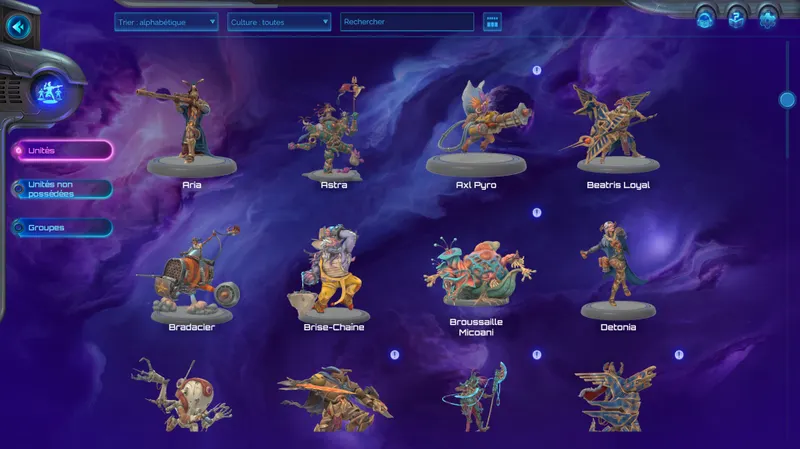Screen dimensions: 800x449
Task: Select the Astra unit
Action: (333, 135)
